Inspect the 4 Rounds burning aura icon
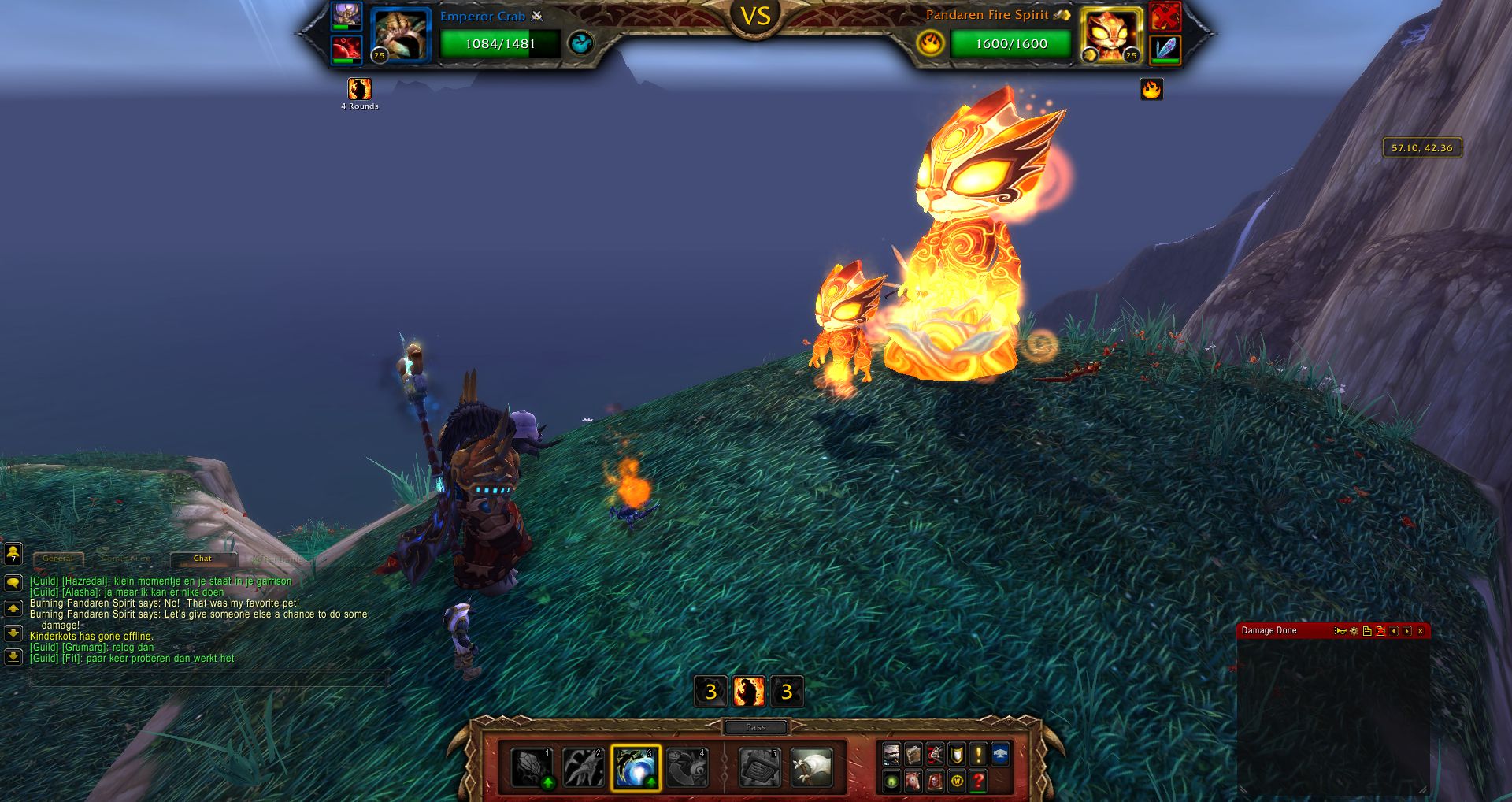 [x=360, y=89]
